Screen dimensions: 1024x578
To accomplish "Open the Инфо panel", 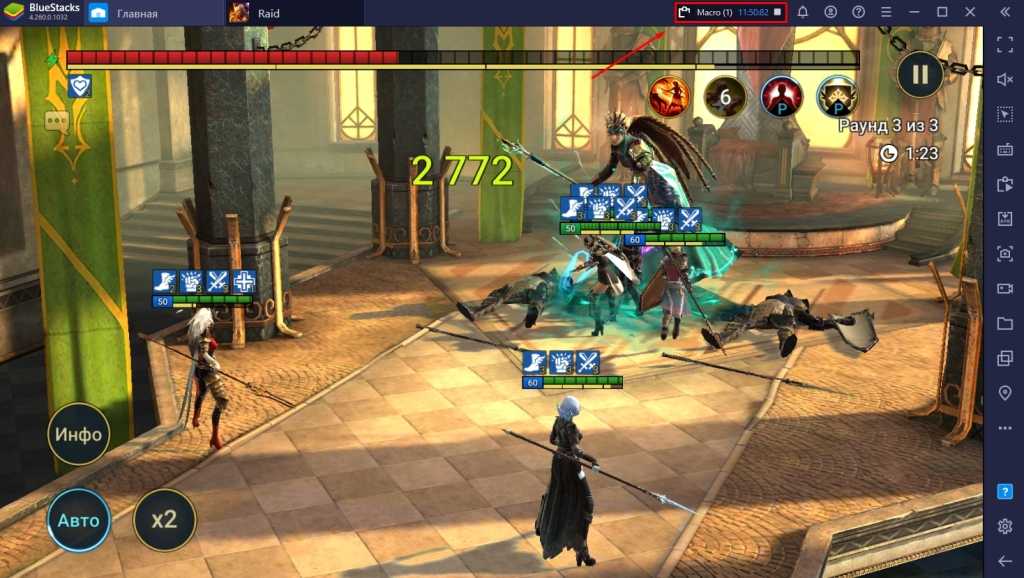I will point(78,434).
